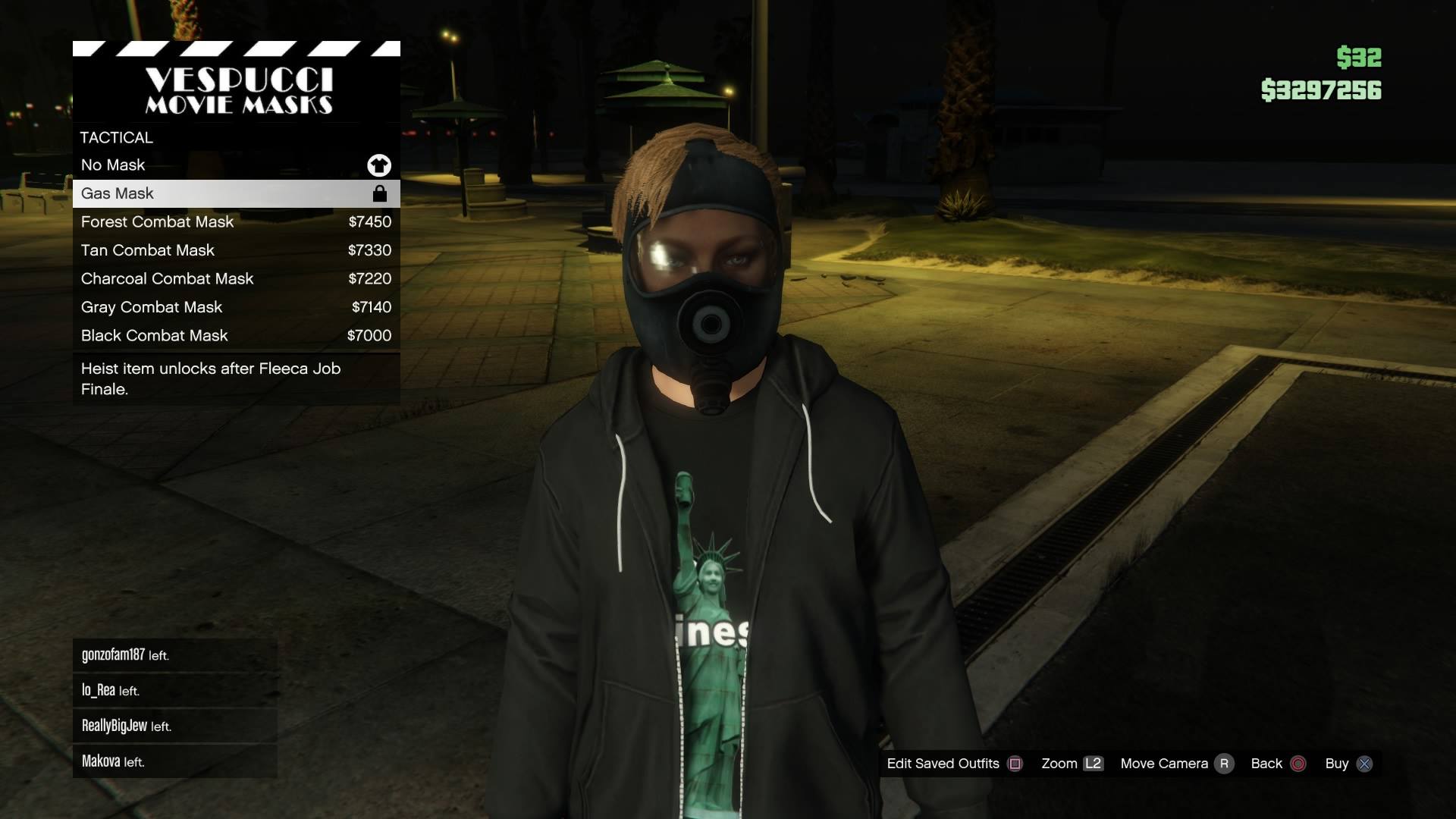The width and height of the screenshot is (1456, 819).
Task: Open Edit Saved Outfits
Action: [954, 764]
